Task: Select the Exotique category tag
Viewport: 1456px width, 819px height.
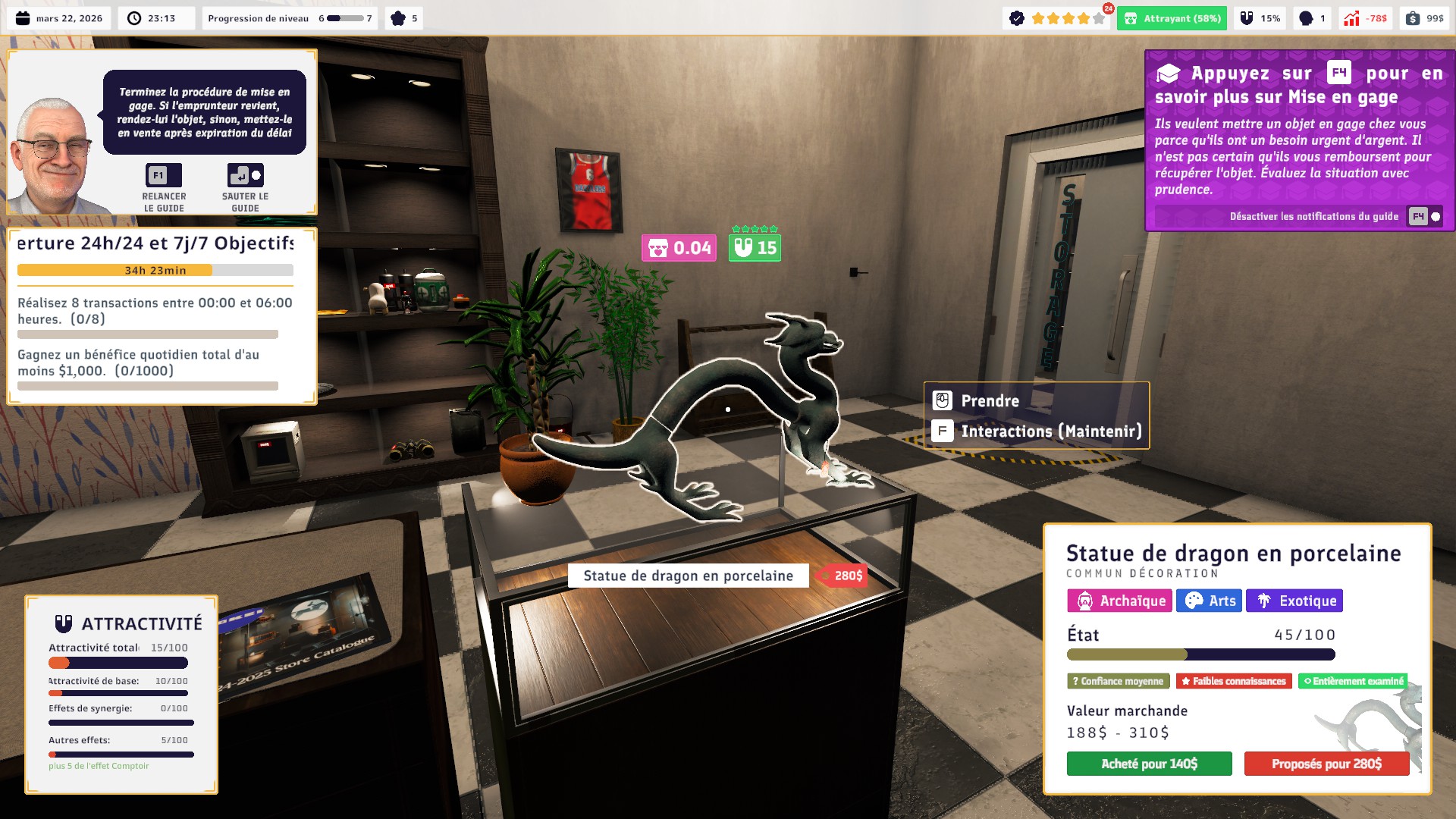Action: [1294, 601]
